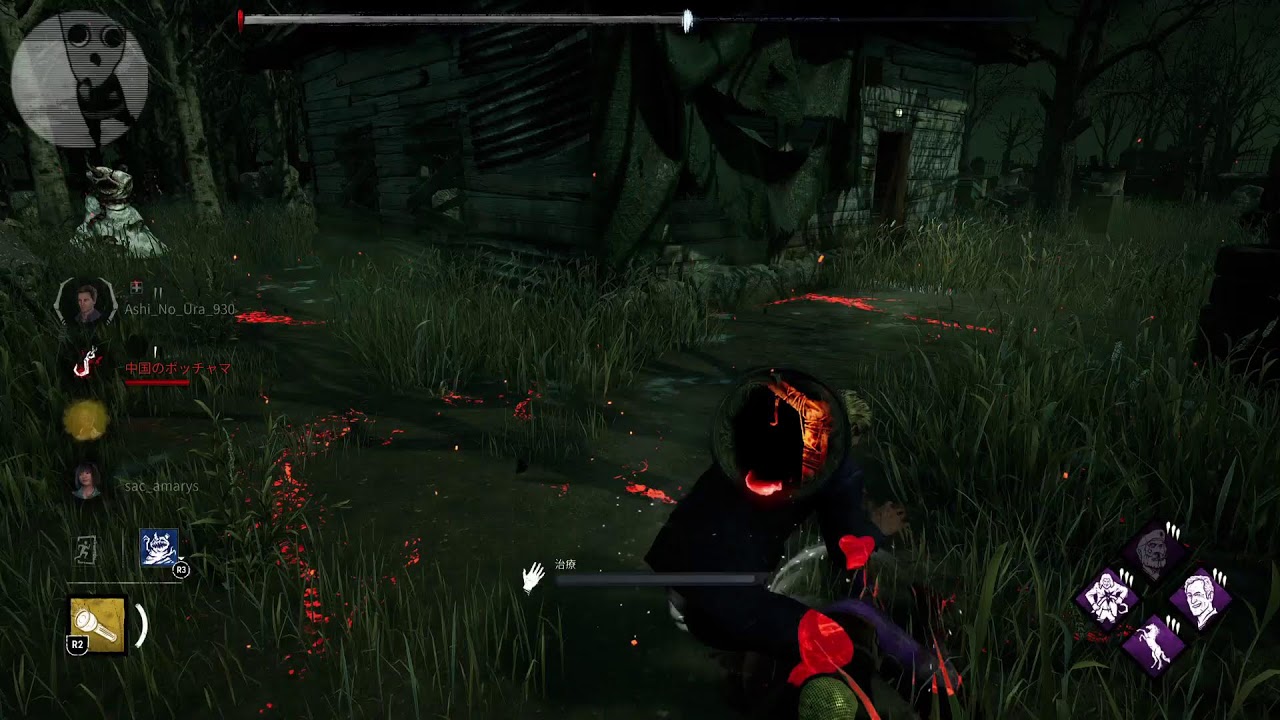Click the white hand icon beside the 治療 bar
Image resolution: width=1280 pixels, height=720 pixels.
534,577
